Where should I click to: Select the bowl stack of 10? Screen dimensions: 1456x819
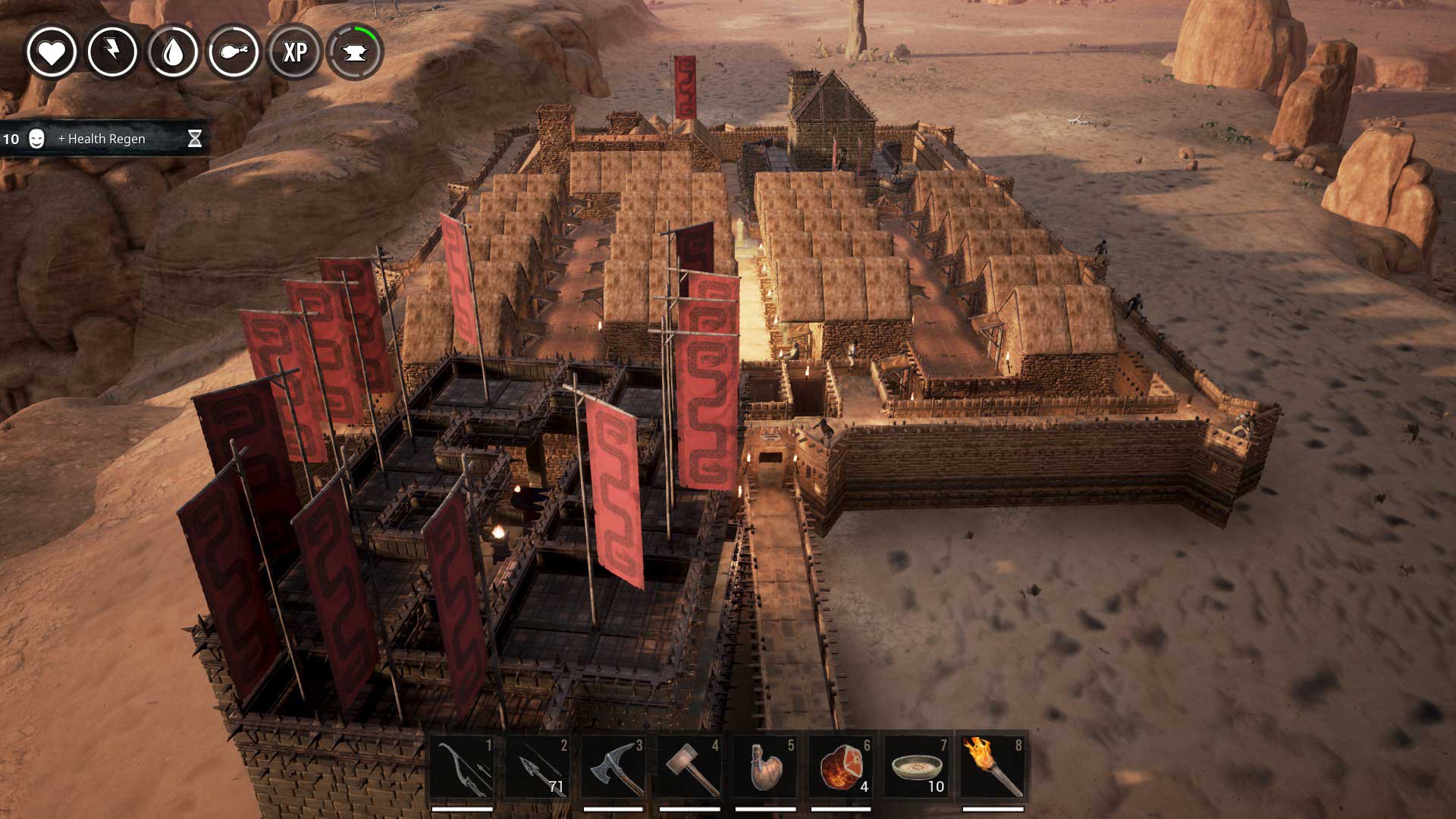pyautogui.click(x=917, y=767)
